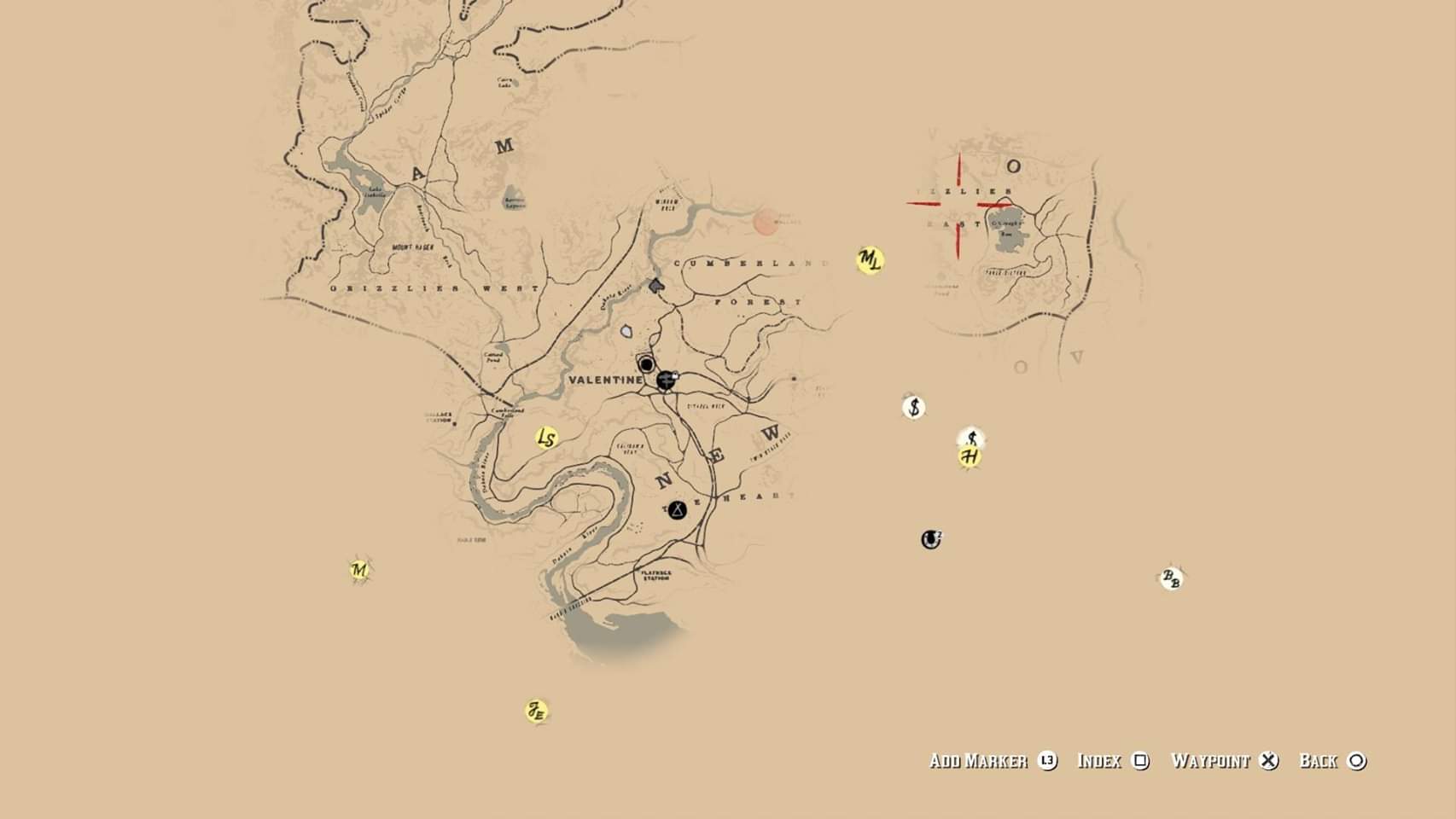The height and width of the screenshot is (819, 1456).
Task: Select the grey house-shaped marker near Cumberland Forest
Action: click(x=655, y=285)
